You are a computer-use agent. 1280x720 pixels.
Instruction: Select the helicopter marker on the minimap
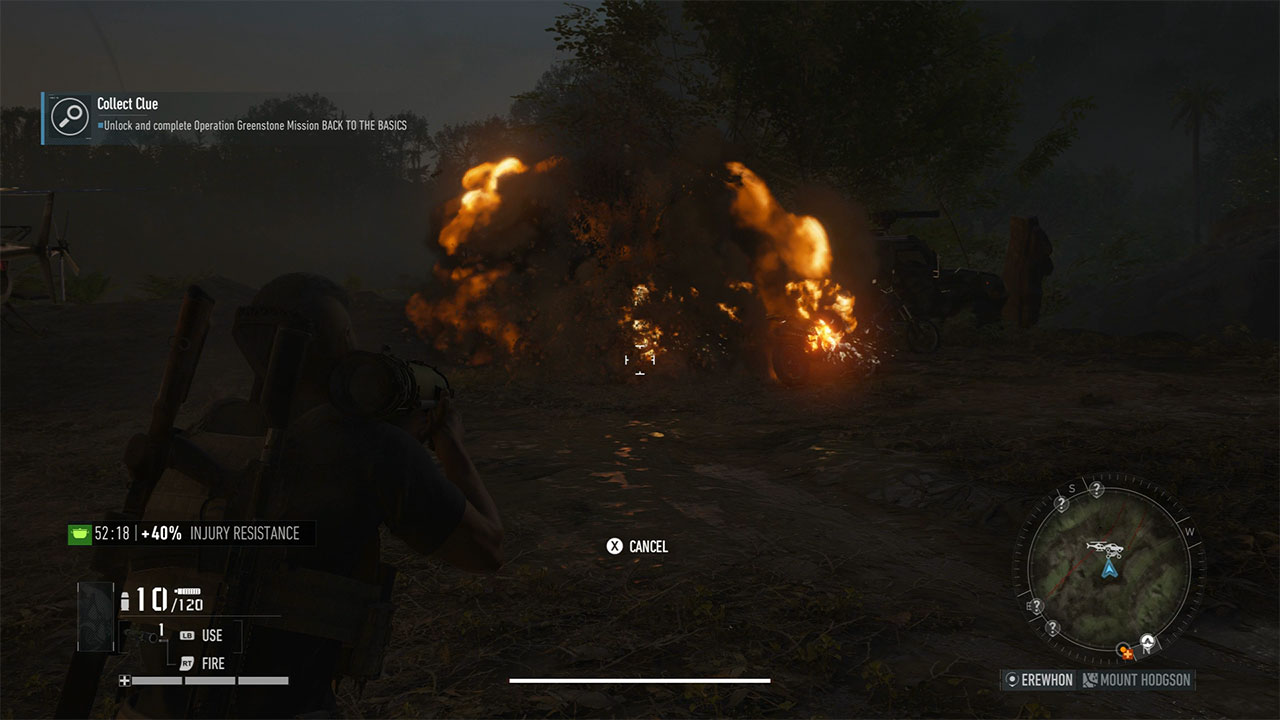pos(1104,548)
